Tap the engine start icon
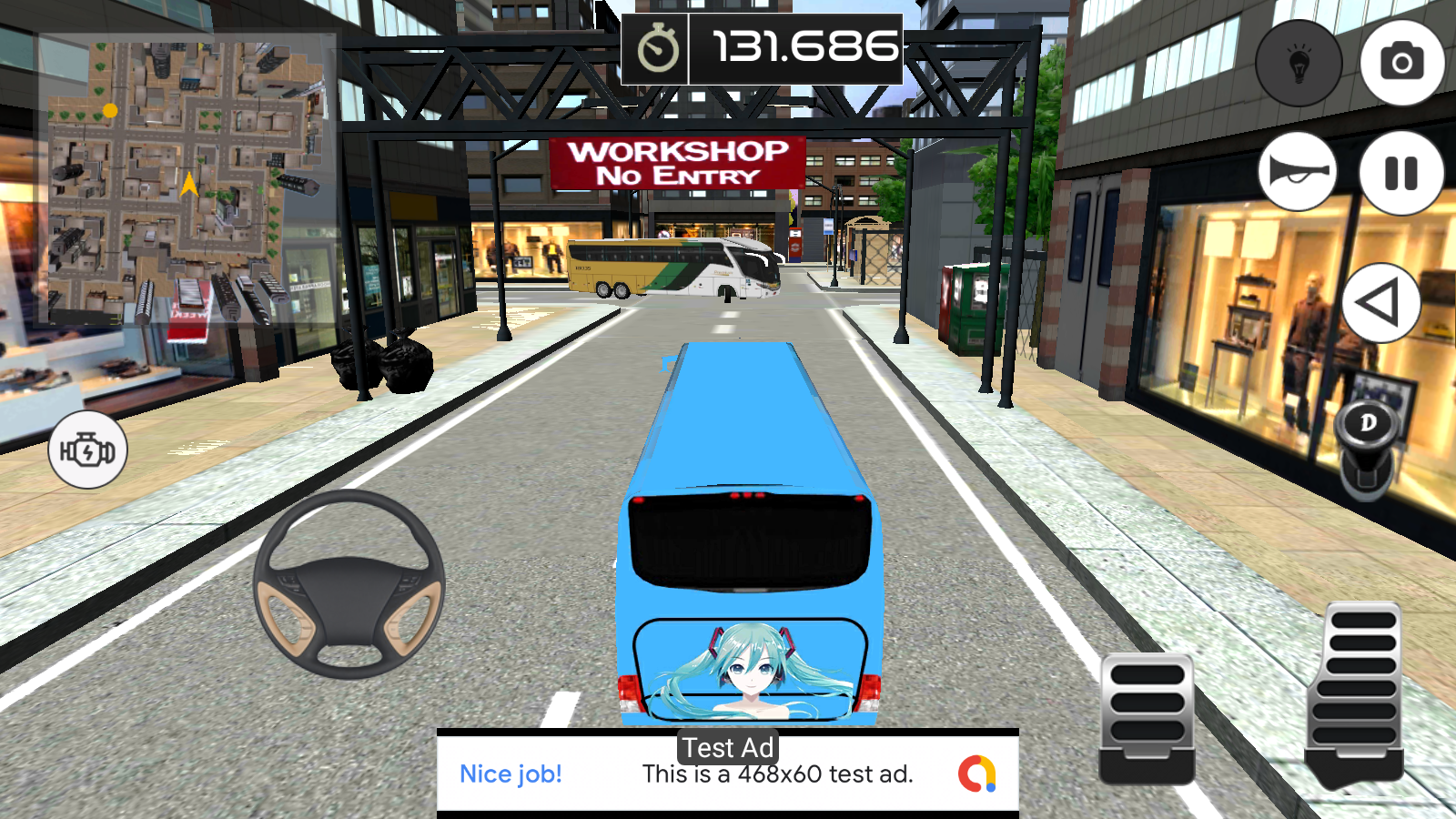This screenshot has height=819, width=1456. pos(87,450)
